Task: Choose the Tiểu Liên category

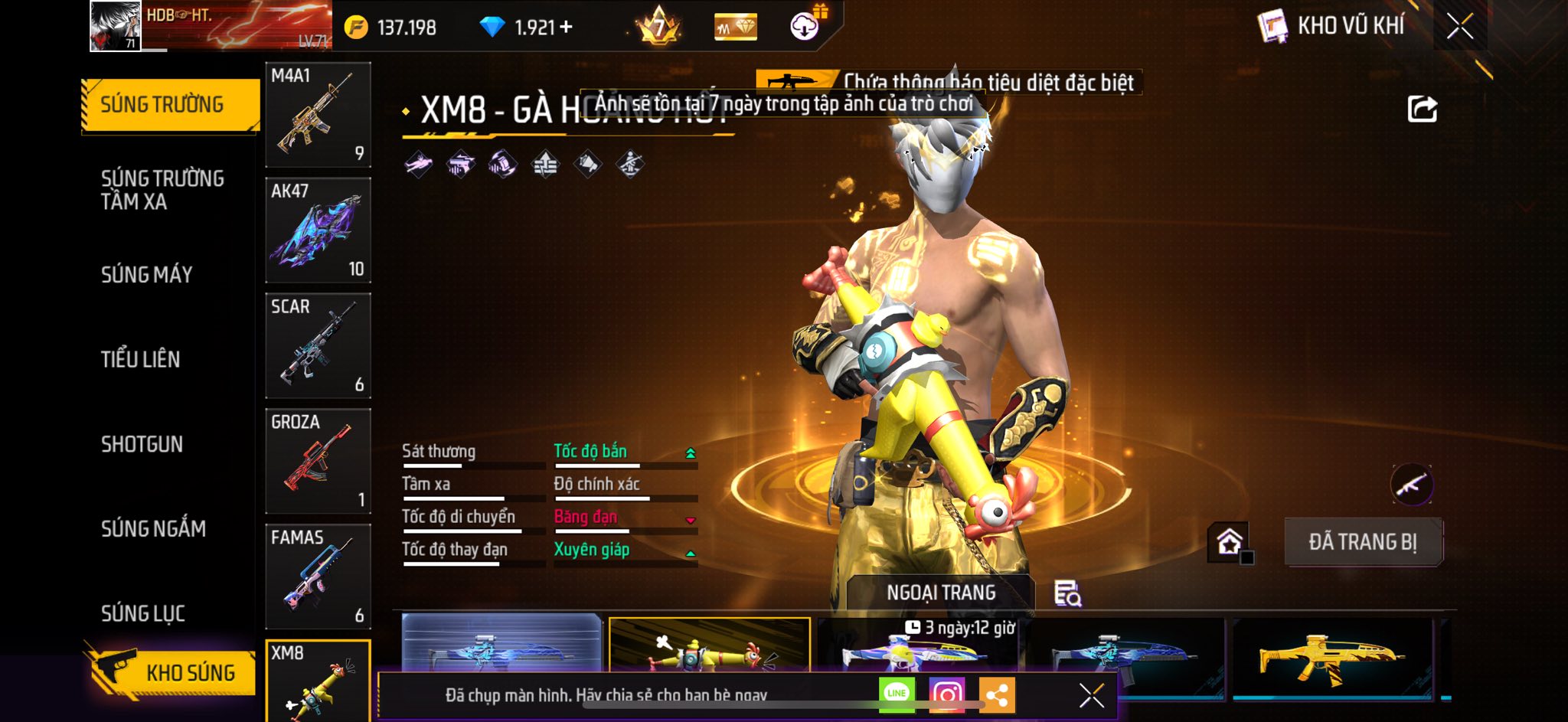Action: (141, 359)
